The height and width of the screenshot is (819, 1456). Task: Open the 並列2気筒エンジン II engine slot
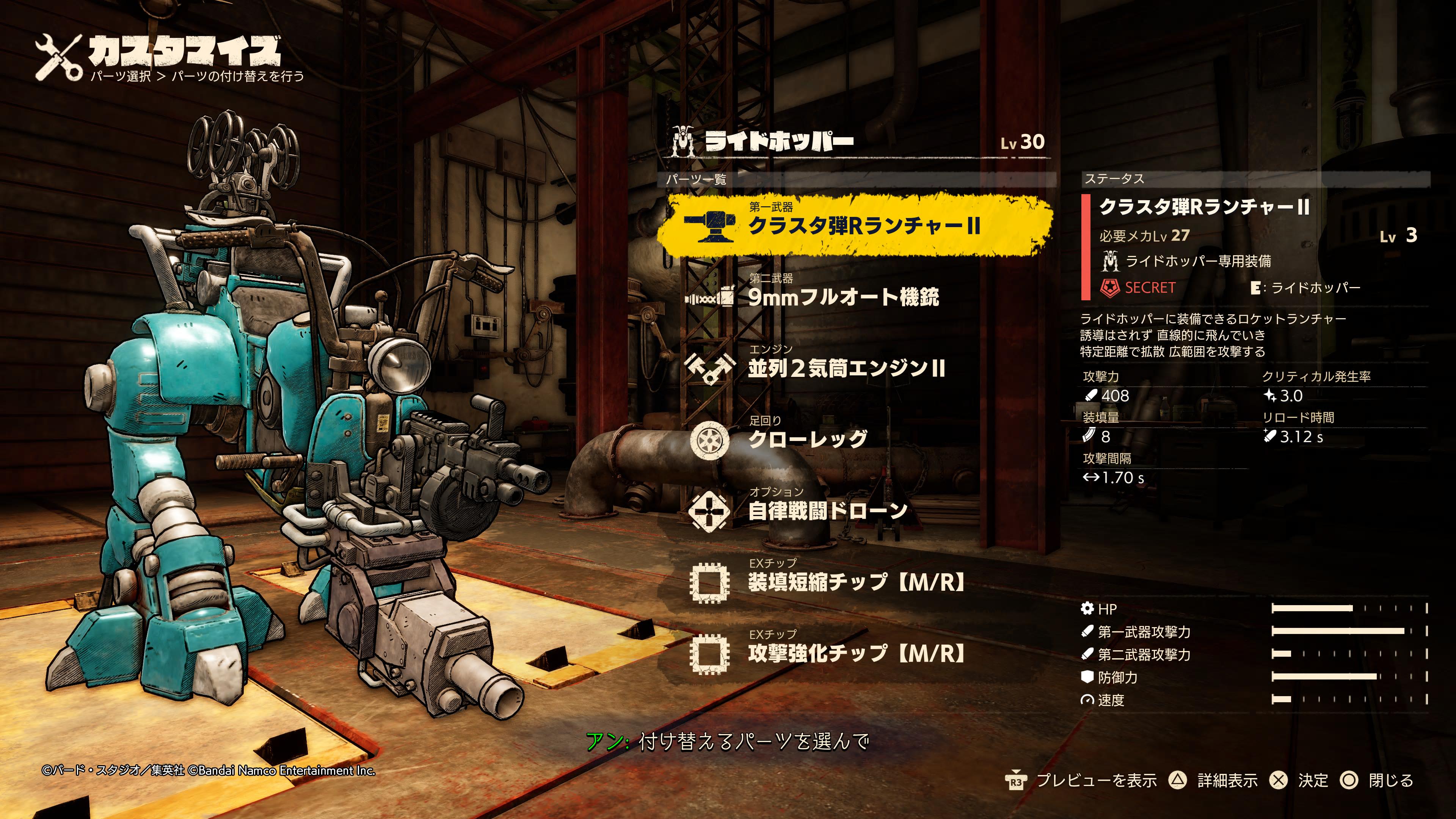(846, 369)
